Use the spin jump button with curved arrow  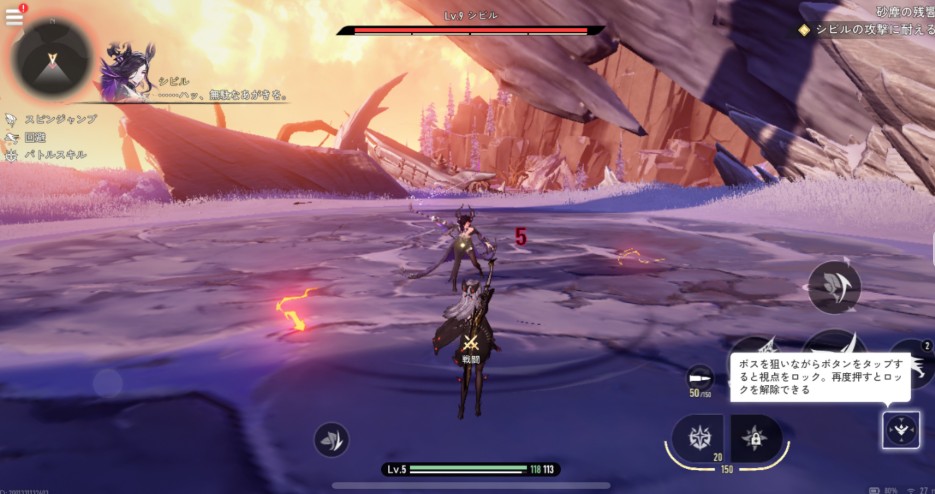click(834, 287)
